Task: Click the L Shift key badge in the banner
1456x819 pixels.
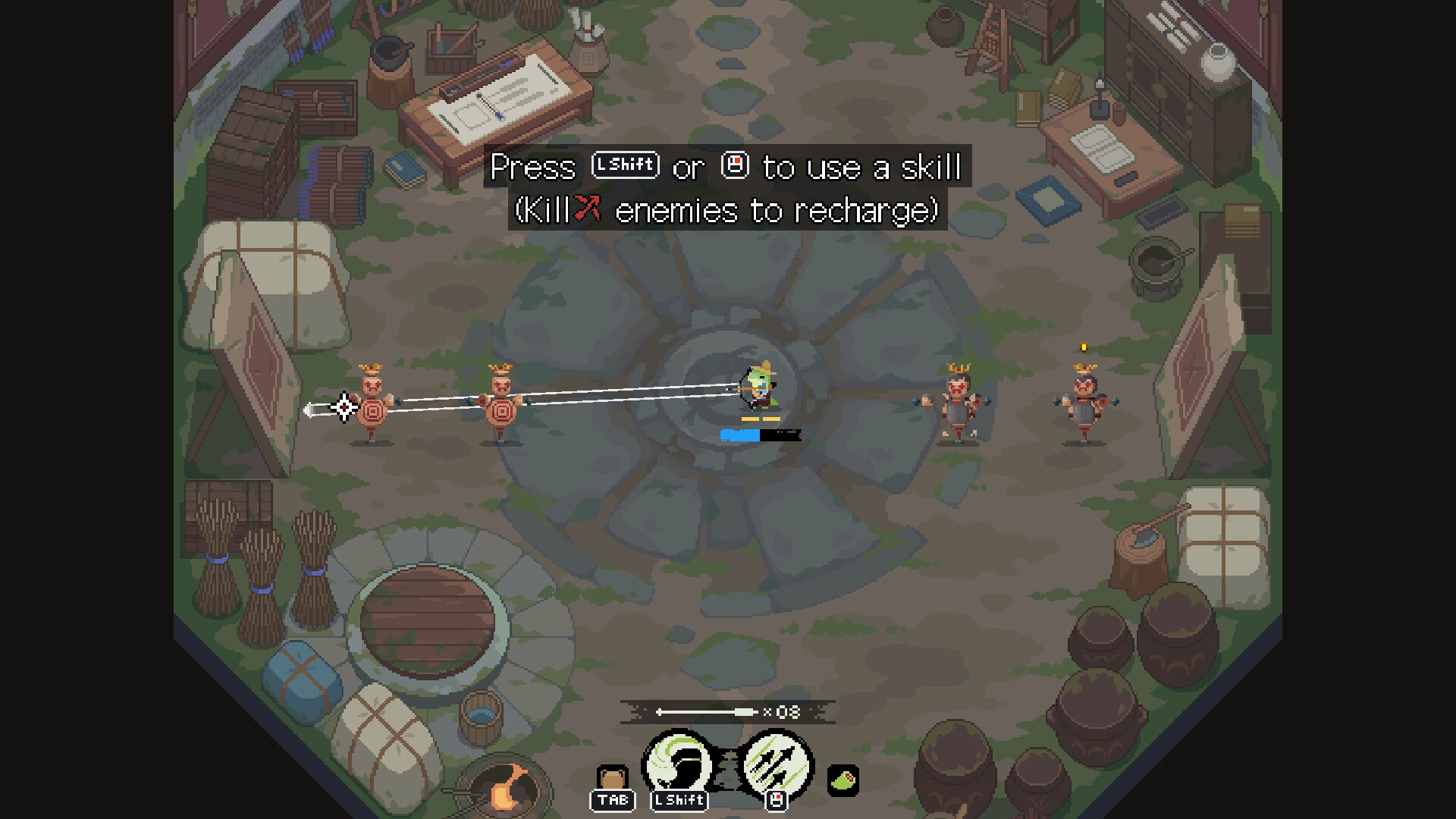Action: [625, 165]
